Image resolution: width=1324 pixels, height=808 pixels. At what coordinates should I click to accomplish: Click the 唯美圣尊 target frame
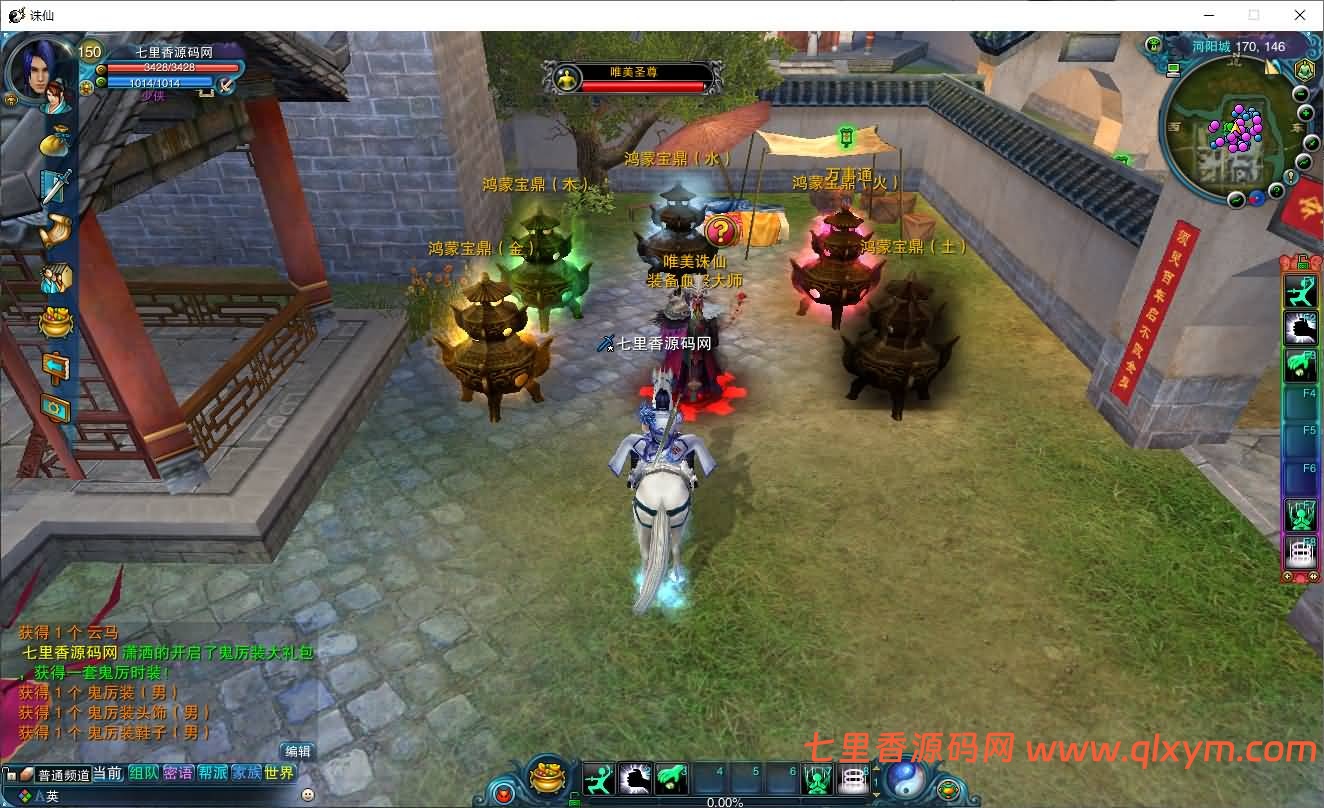click(632, 78)
